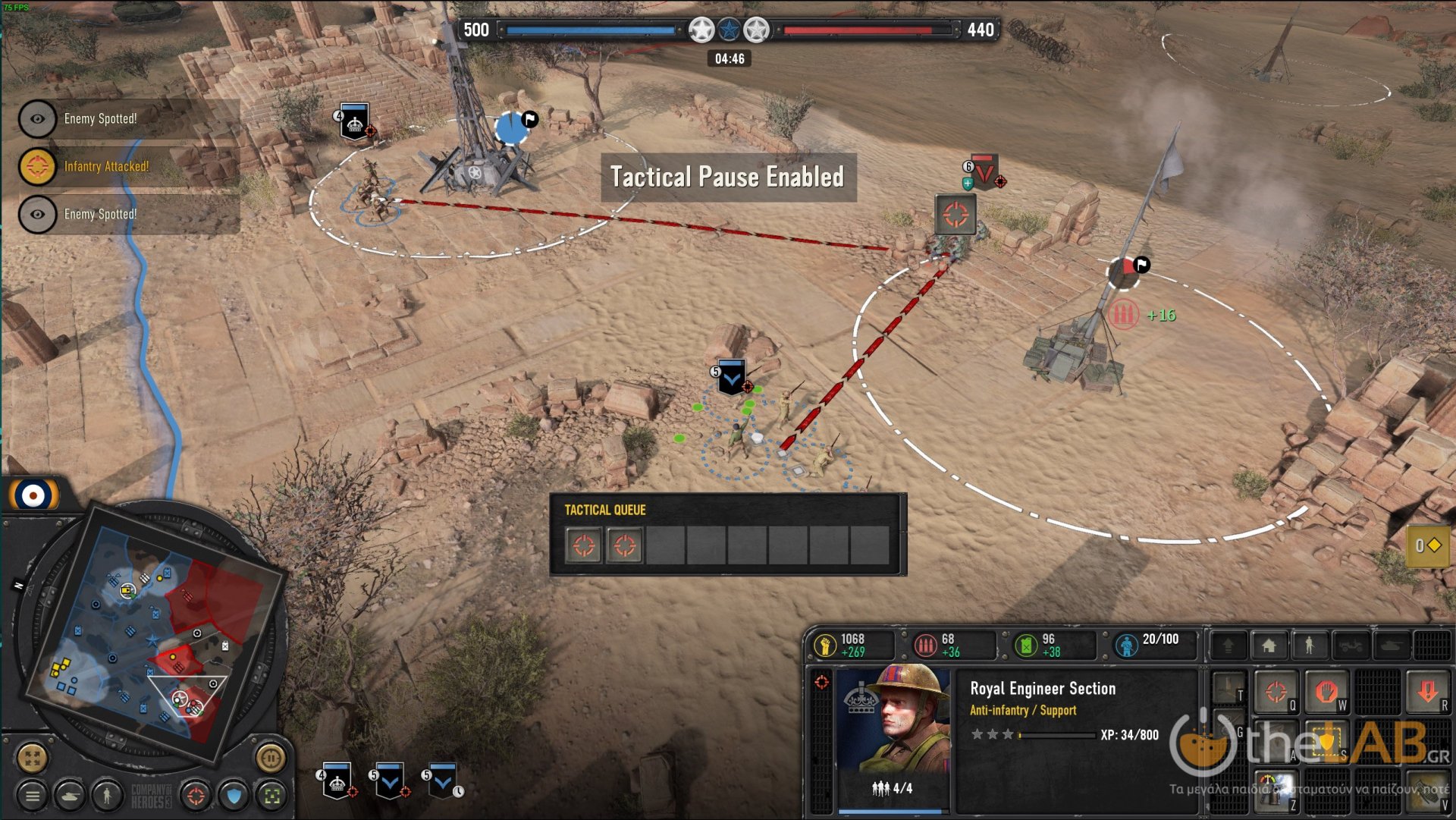Image resolution: width=1456 pixels, height=820 pixels.
Task: Activate the attack ability in slot Q
Action: 1276,692
